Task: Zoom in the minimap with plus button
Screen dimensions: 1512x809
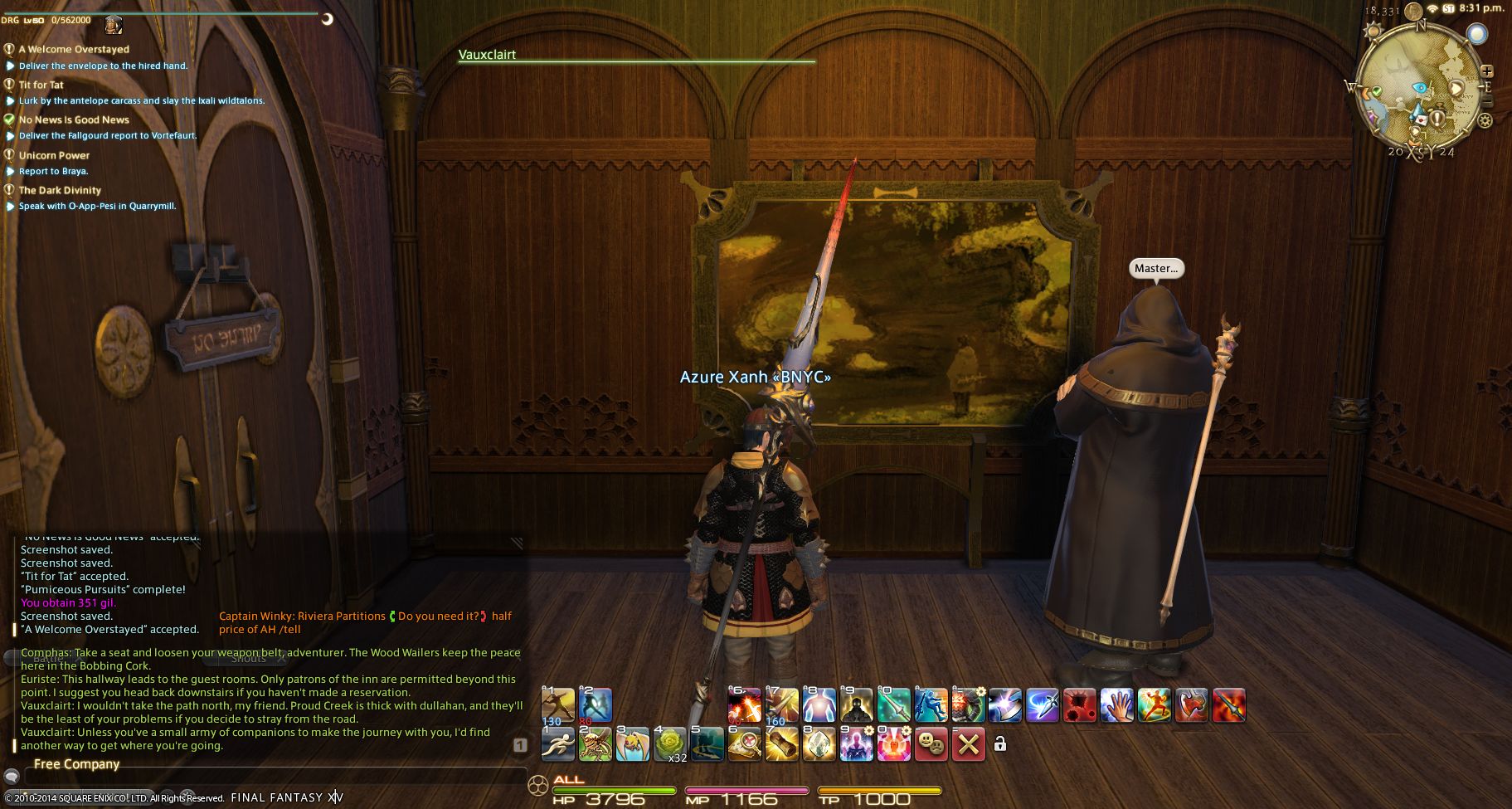Action: (x=1486, y=71)
